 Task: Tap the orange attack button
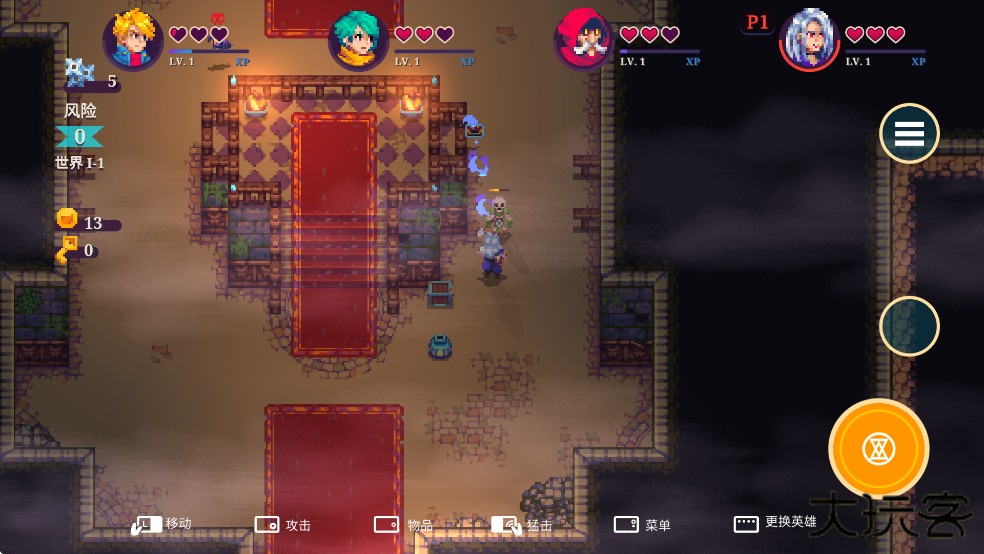[x=878, y=448]
